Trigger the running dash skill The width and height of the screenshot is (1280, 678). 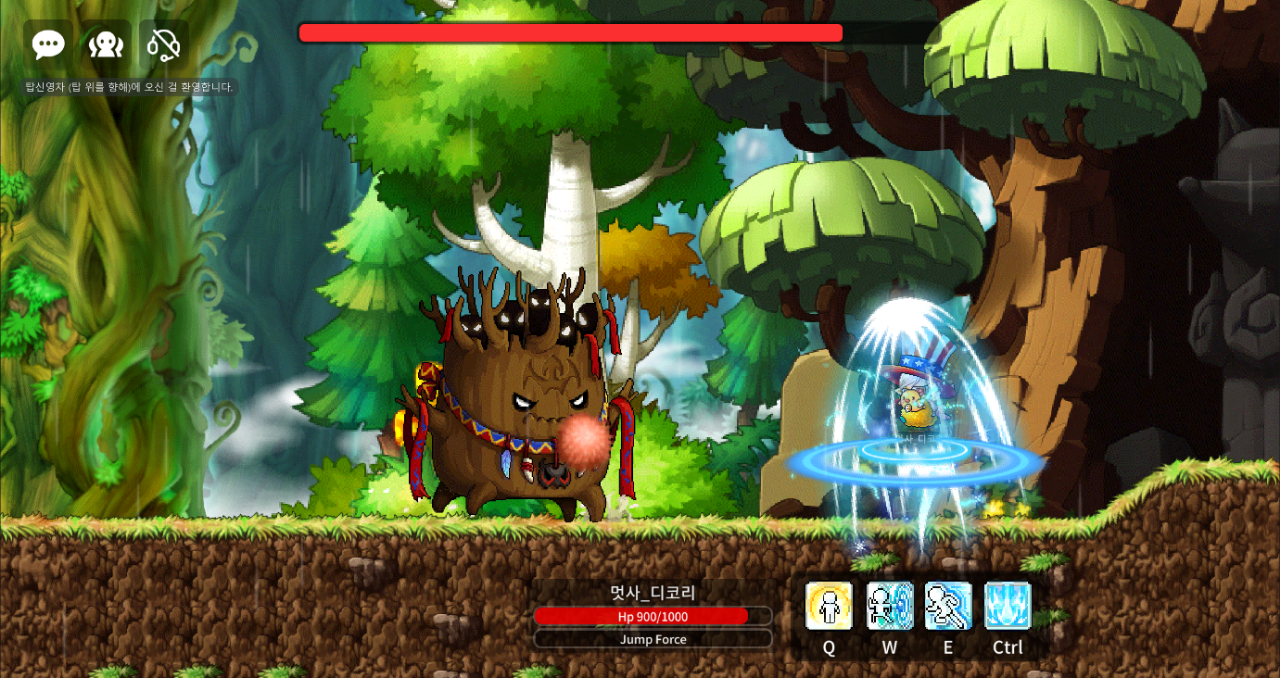pyautogui.click(x=948, y=606)
